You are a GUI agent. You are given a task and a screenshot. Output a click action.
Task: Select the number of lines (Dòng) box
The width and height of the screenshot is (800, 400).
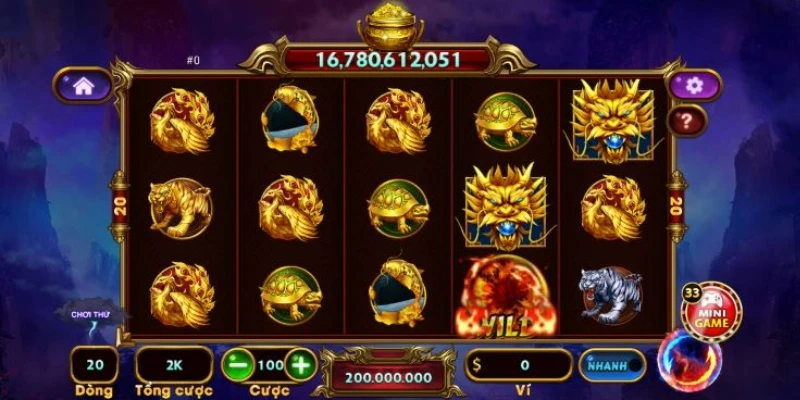[94, 365]
